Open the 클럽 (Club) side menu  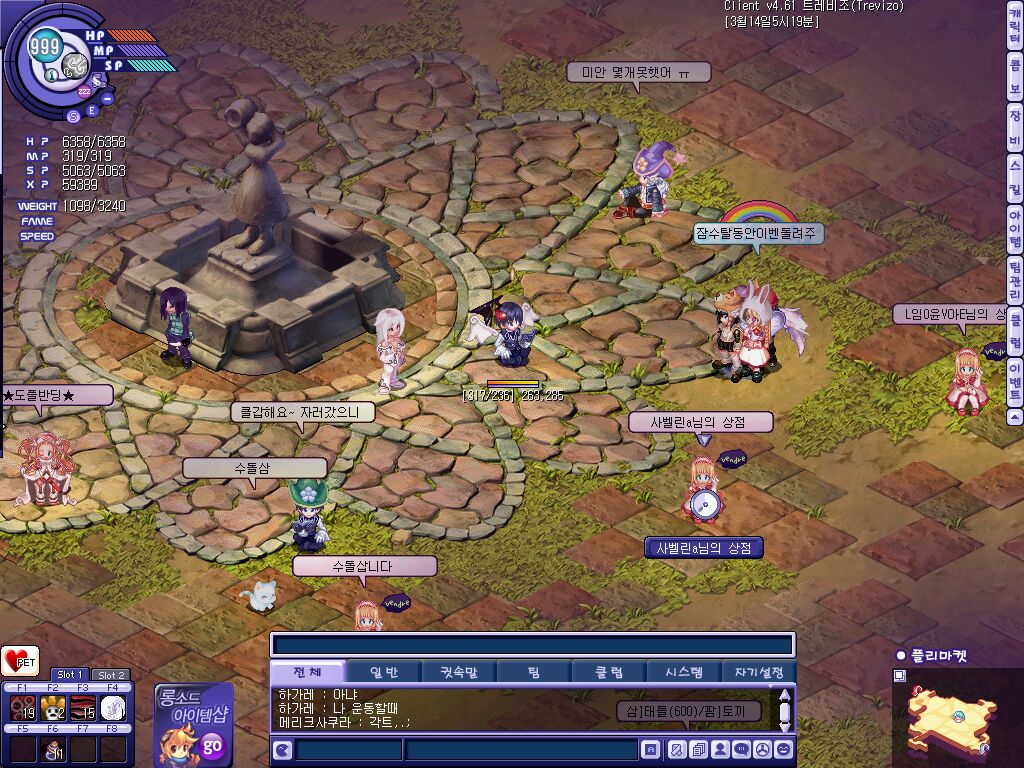point(1014,332)
